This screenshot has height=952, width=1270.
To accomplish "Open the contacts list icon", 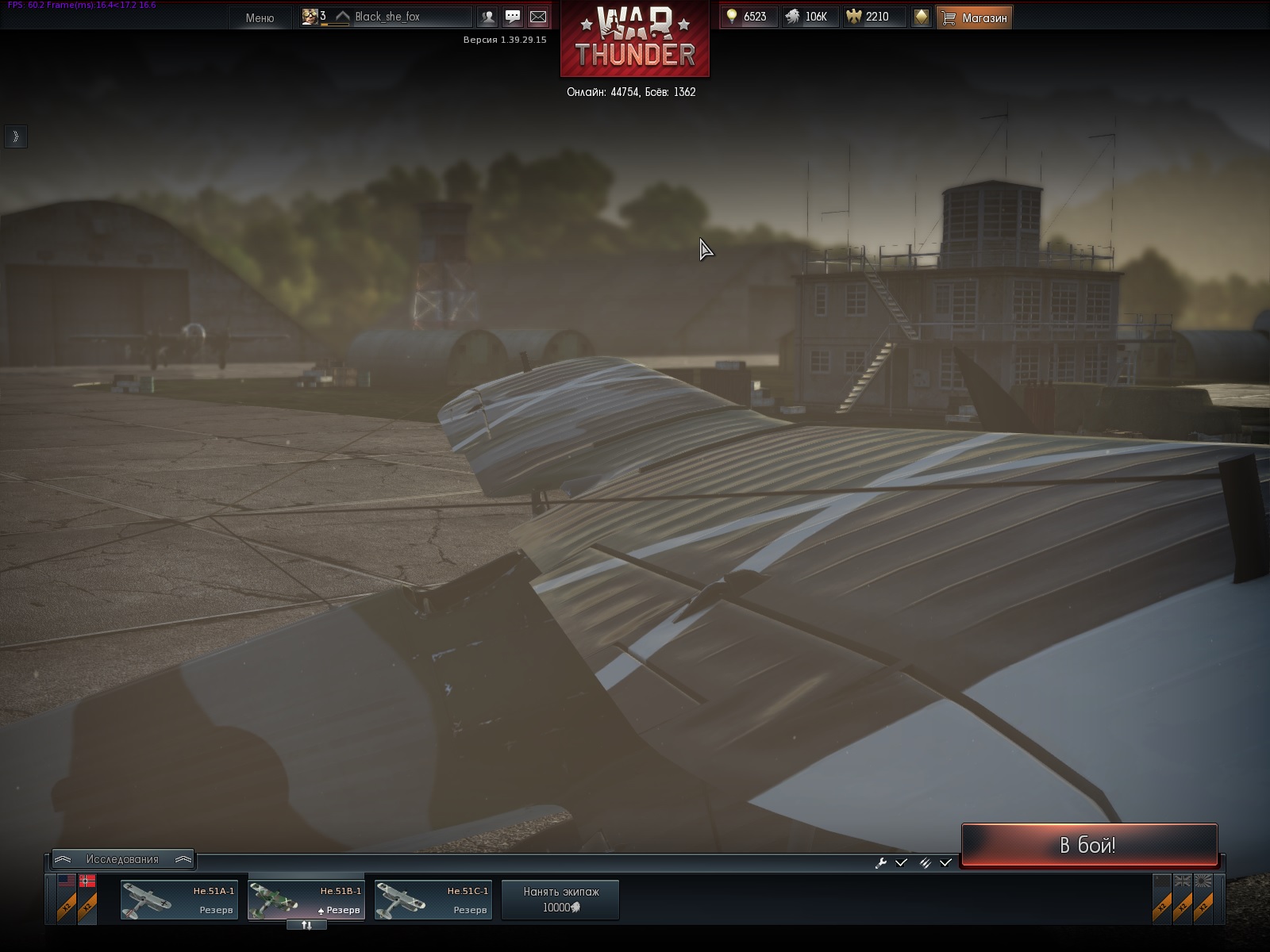I will coord(487,17).
